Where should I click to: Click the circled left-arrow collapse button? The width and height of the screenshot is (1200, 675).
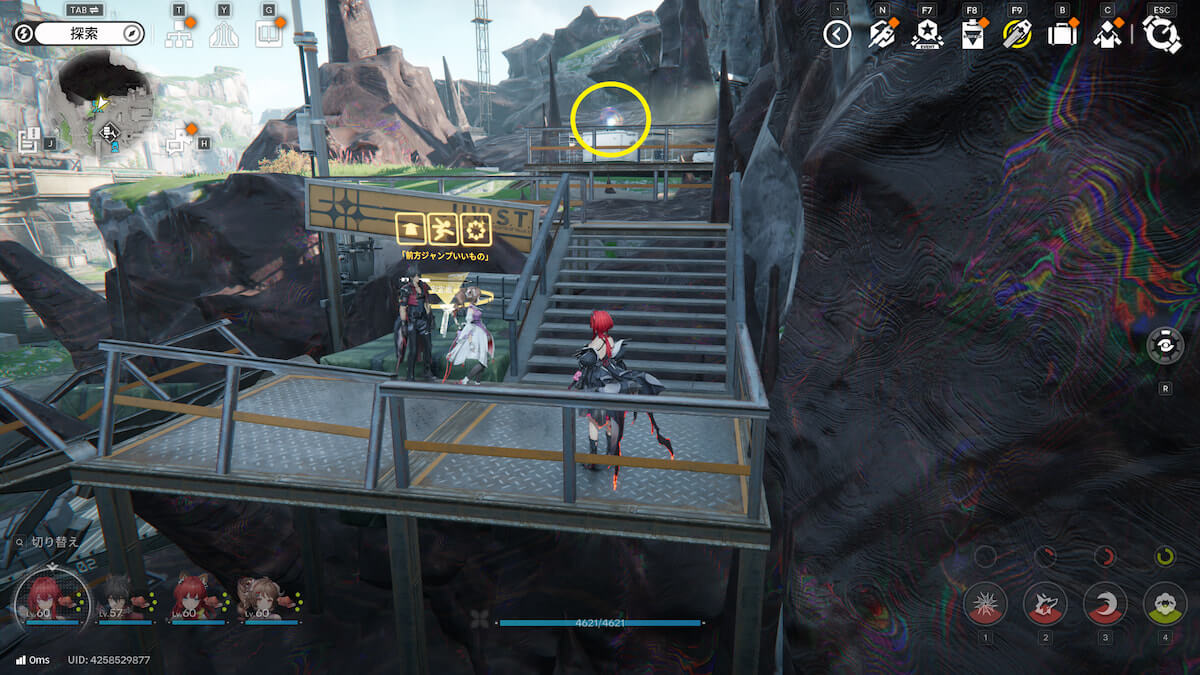[837, 35]
